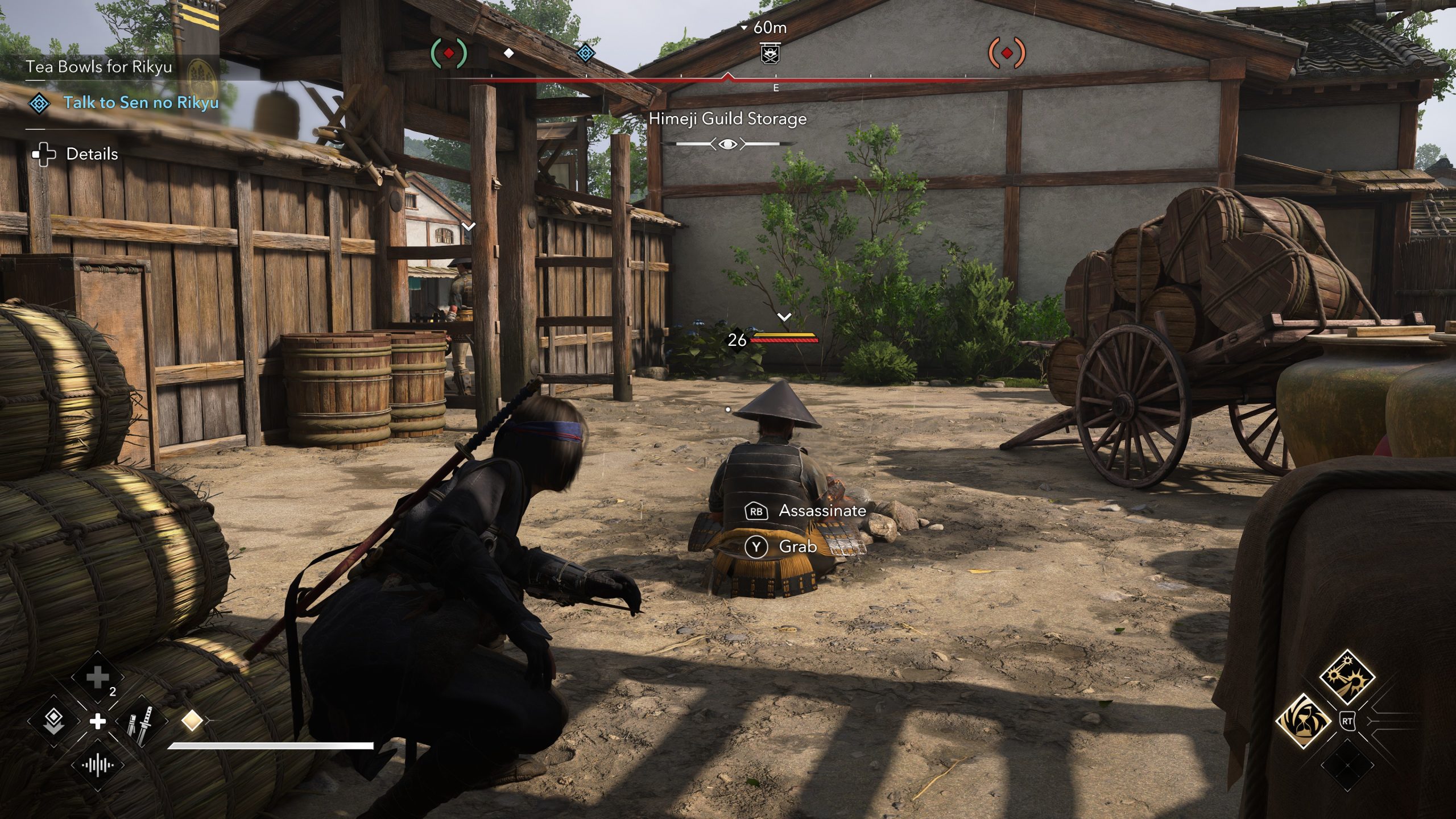Open the Tea Bowls for Rikyu quest tracker
The width and height of the screenshot is (1456, 819).
[99, 67]
